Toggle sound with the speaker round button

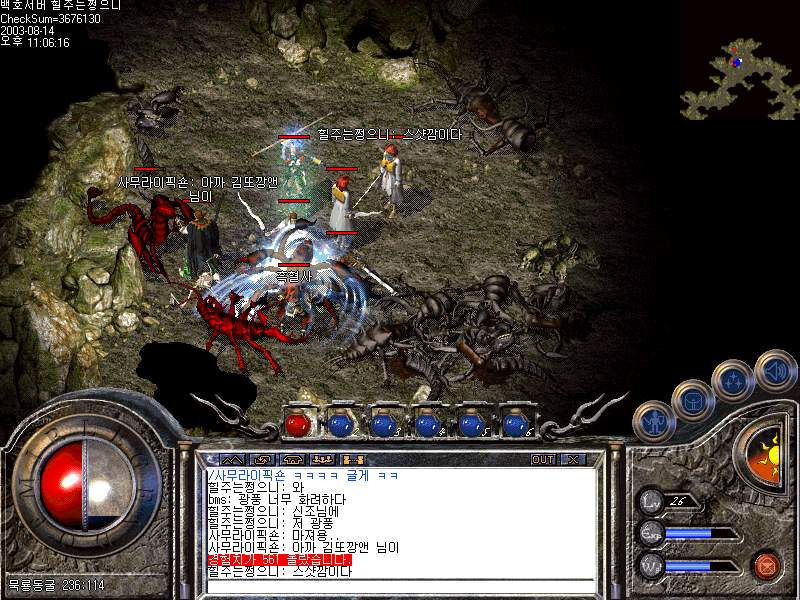click(774, 369)
